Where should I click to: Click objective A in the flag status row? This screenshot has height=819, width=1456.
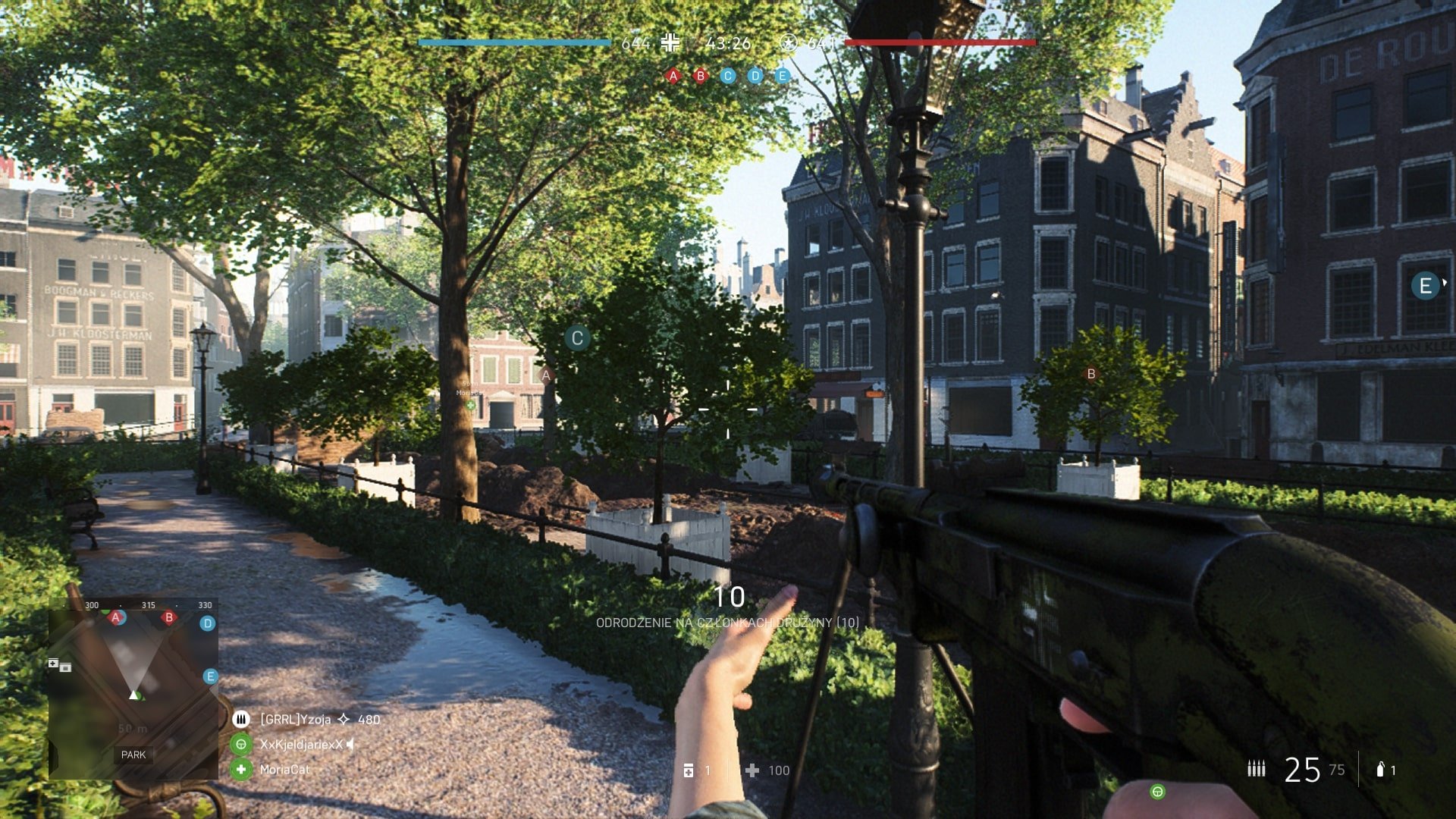[x=673, y=76]
